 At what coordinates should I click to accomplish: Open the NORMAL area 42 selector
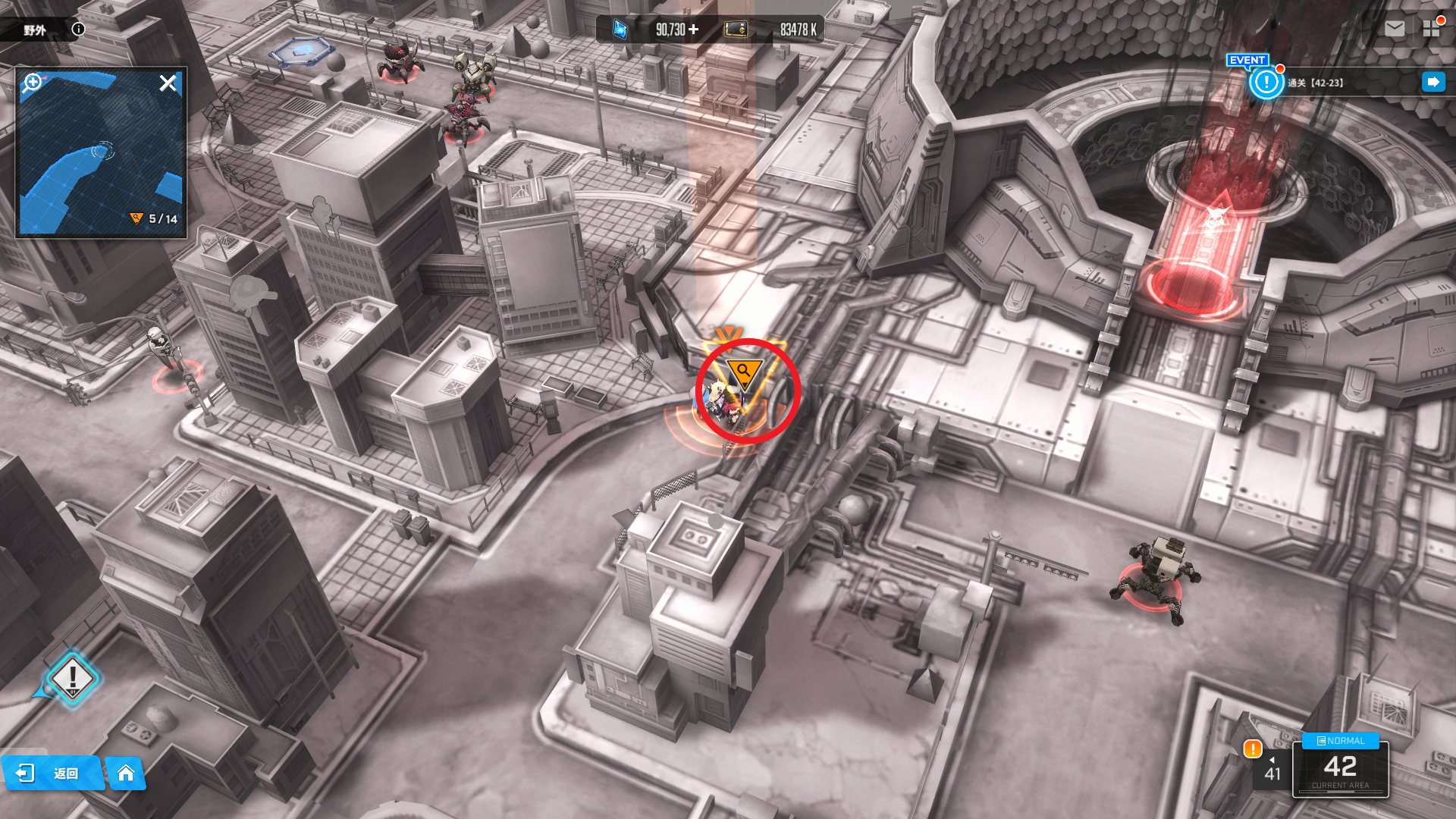coord(1340,767)
